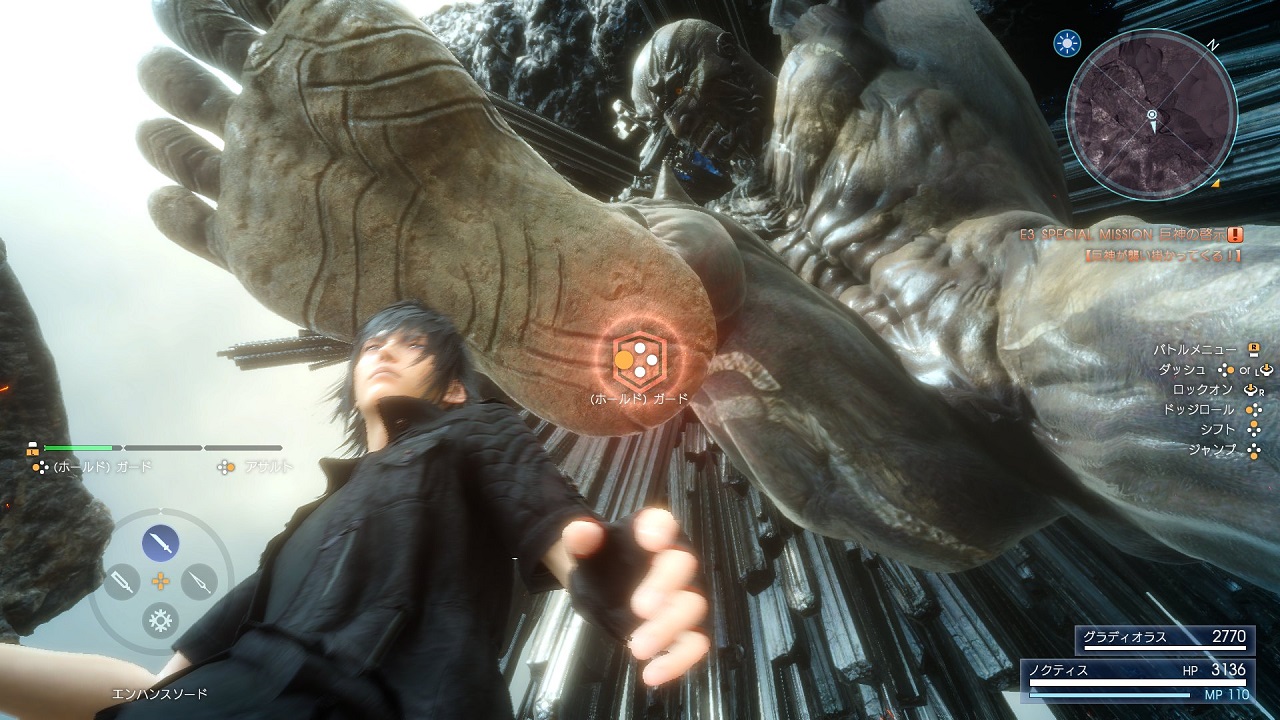This screenshot has height=720, width=1280.
Task: Click the circular minimap
Action: [x=1151, y=116]
